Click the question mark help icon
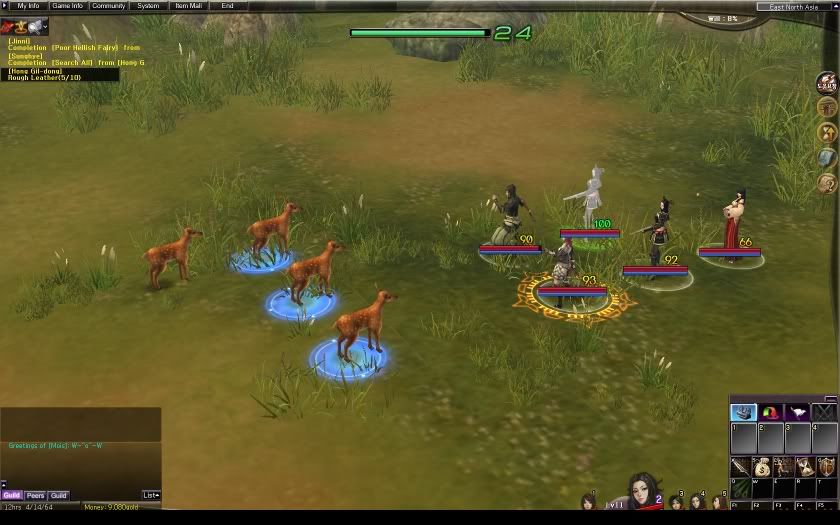Viewport: 840px width, 525px height. [x=827, y=183]
